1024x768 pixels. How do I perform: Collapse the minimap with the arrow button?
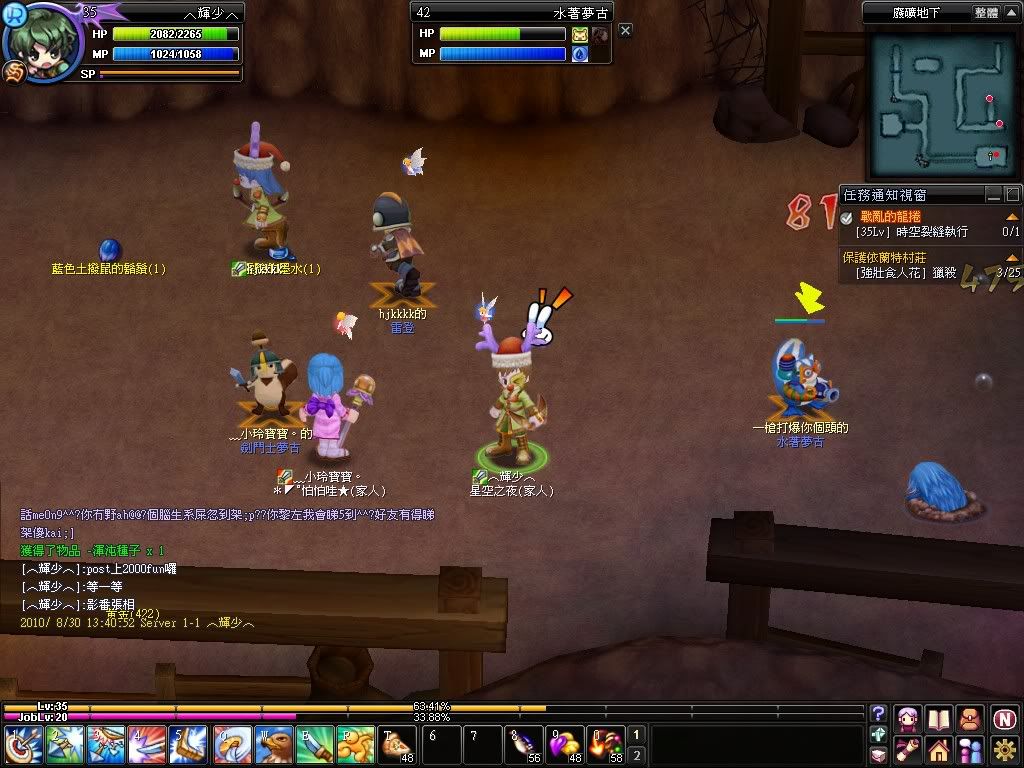(1012, 13)
